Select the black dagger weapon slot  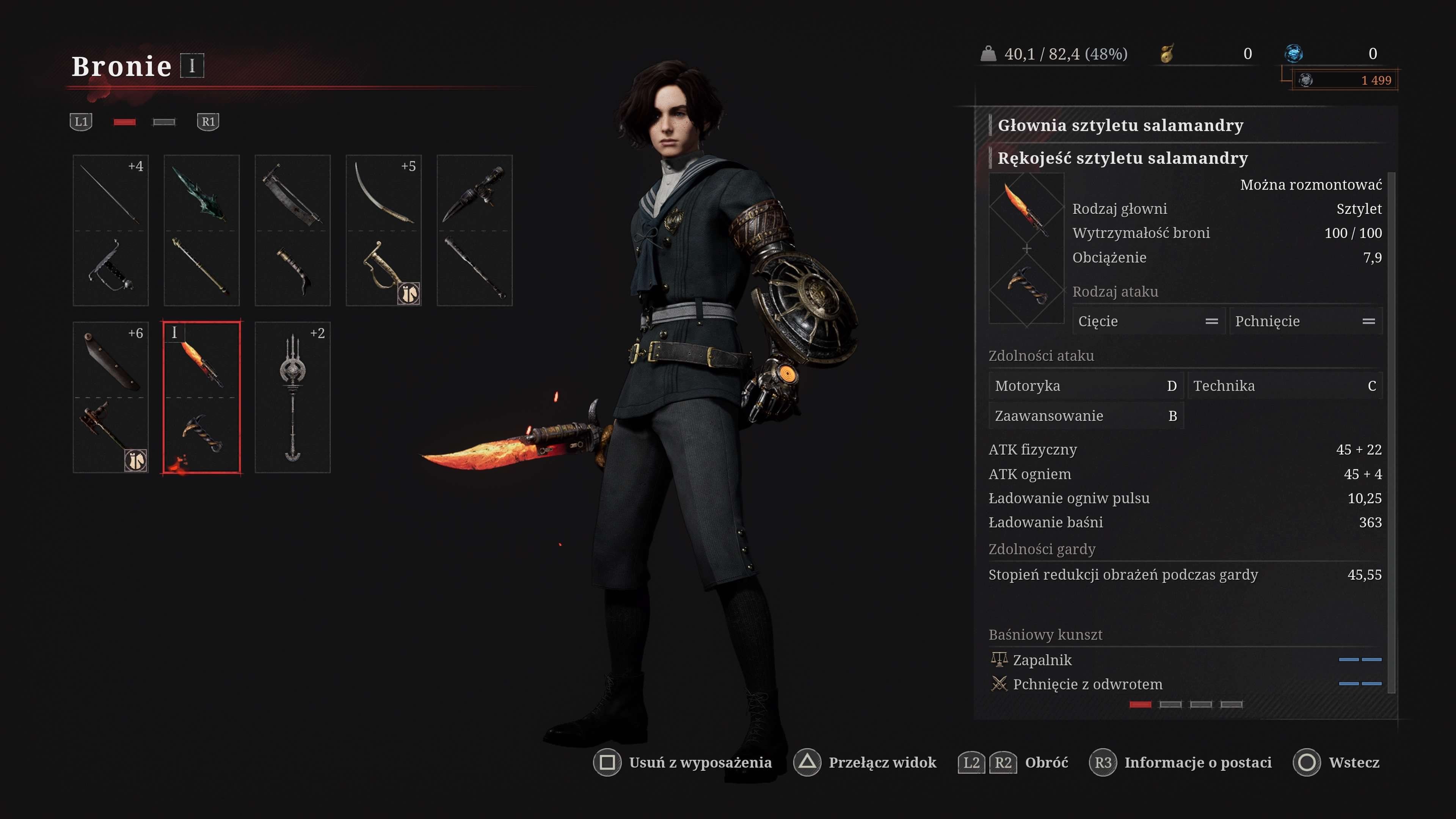click(475, 230)
